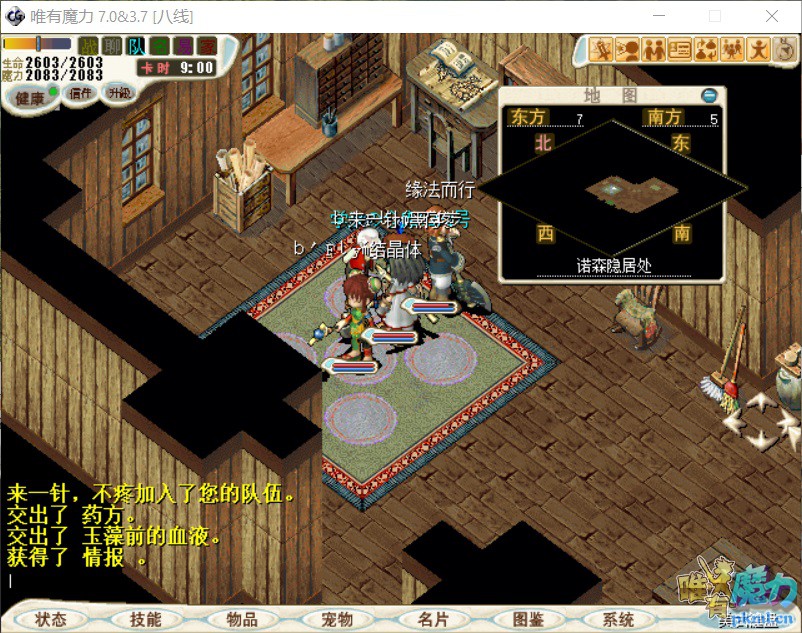Open the 宠物 pets menu
This screenshot has height=633, width=802.
(337, 619)
